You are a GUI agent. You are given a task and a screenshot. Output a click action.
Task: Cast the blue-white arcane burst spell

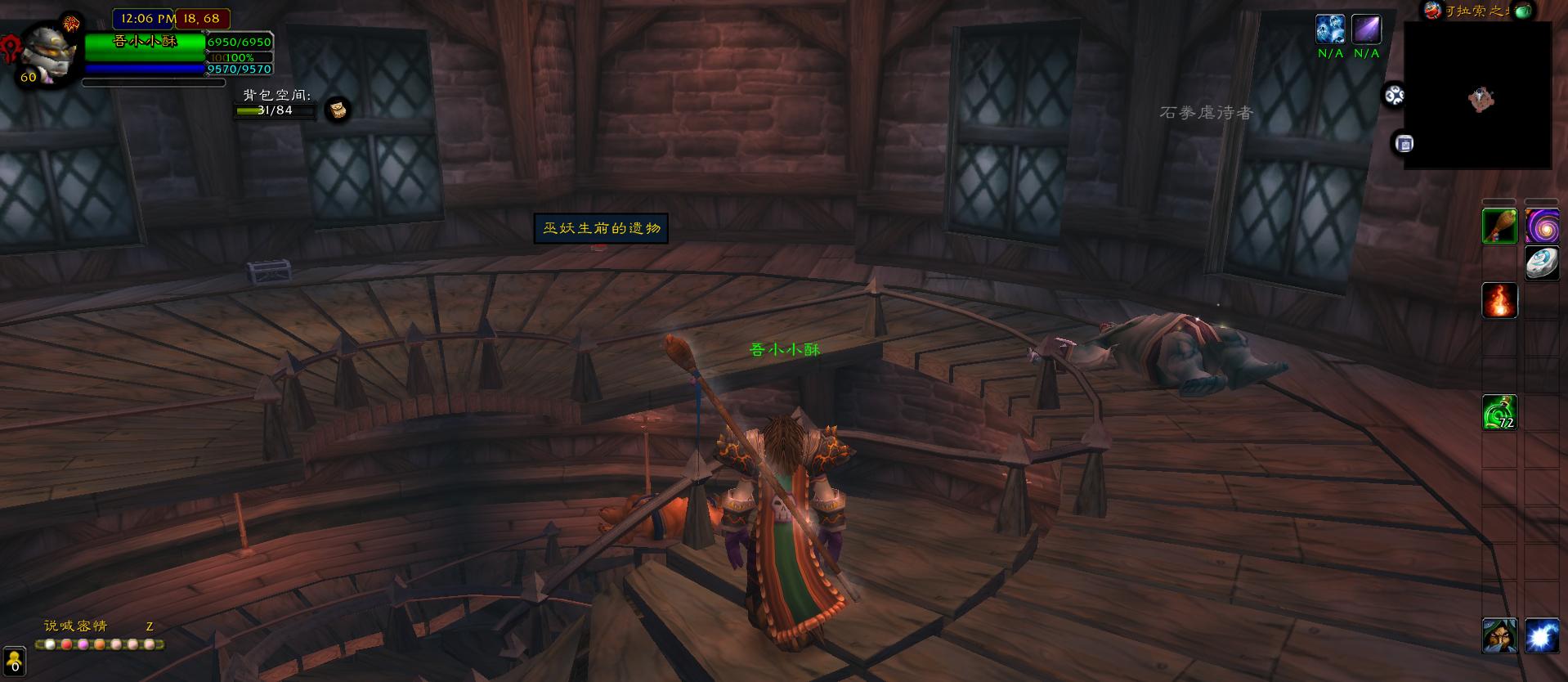click(1541, 635)
